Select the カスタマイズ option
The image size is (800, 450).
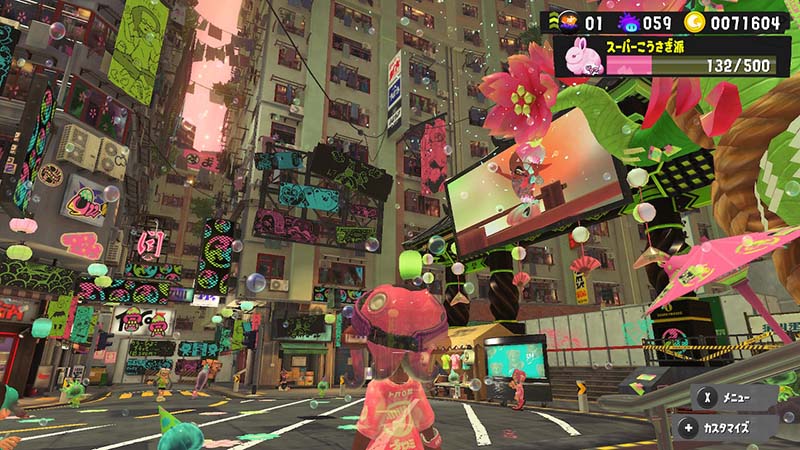[x=735, y=428]
